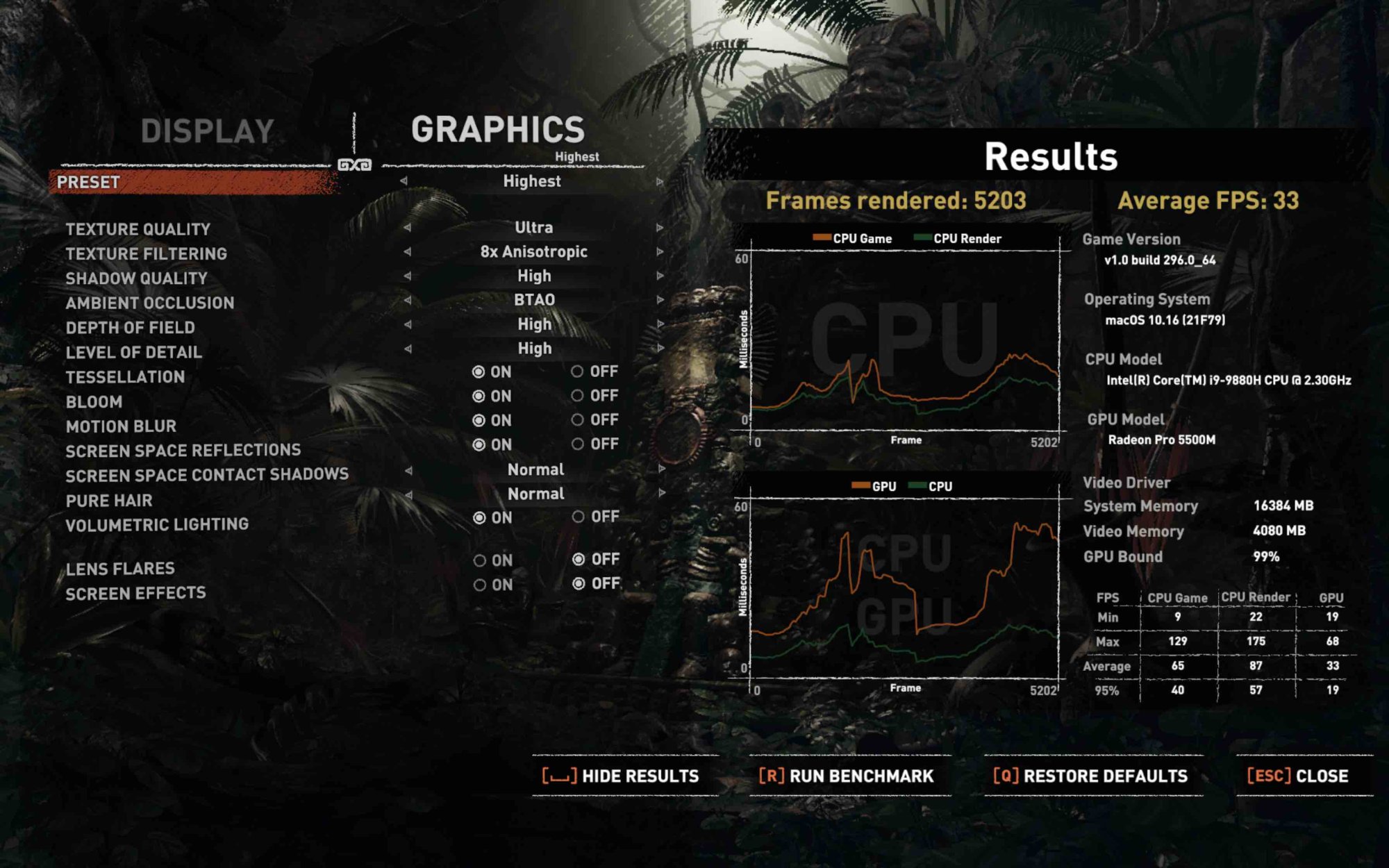The height and width of the screenshot is (868, 1389).
Task: Cycle Ambient Occlusion with the right arrow
Action: pos(658,300)
